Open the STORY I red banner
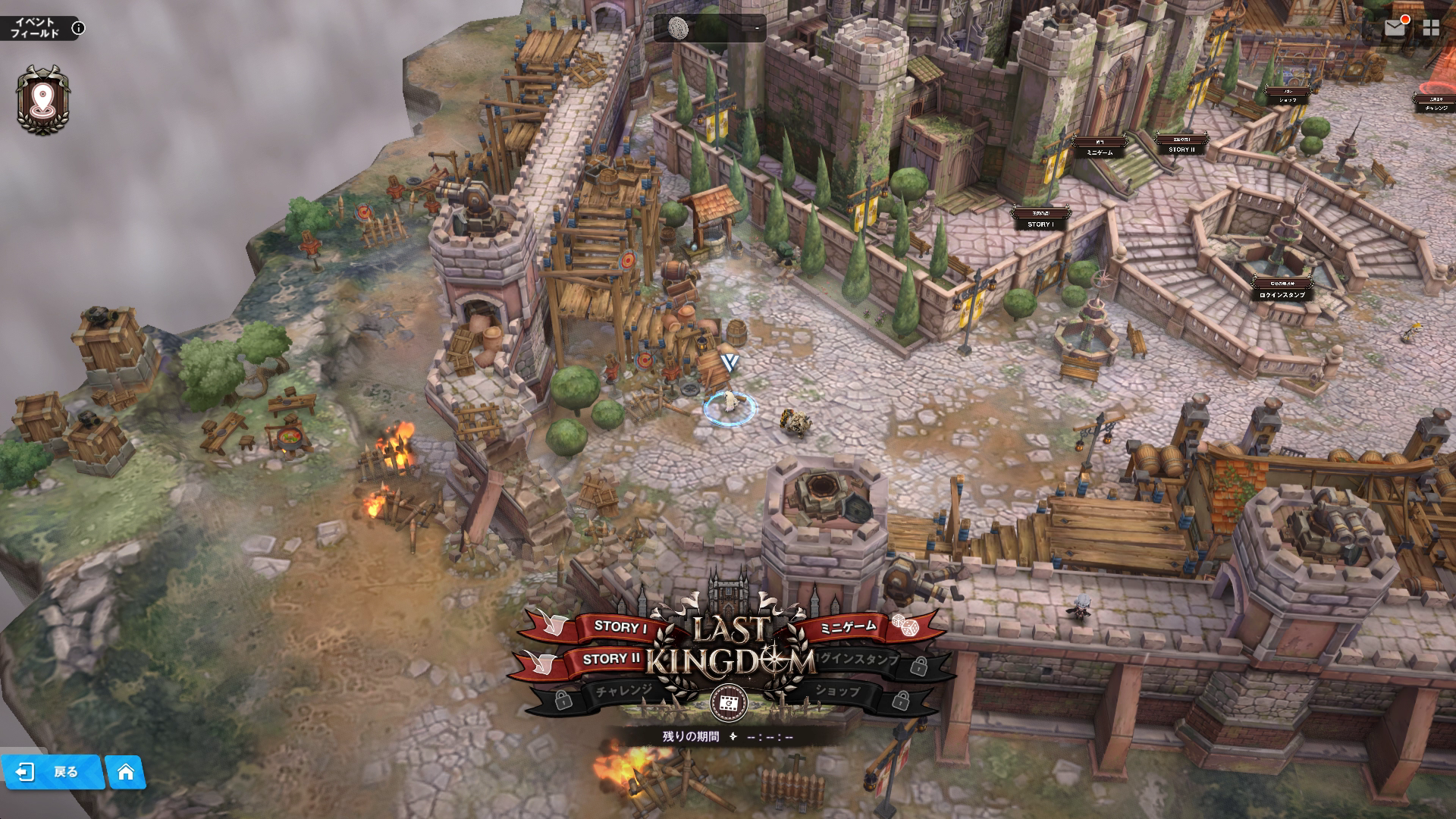Screen dimensions: 1456x819 coord(619,626)
